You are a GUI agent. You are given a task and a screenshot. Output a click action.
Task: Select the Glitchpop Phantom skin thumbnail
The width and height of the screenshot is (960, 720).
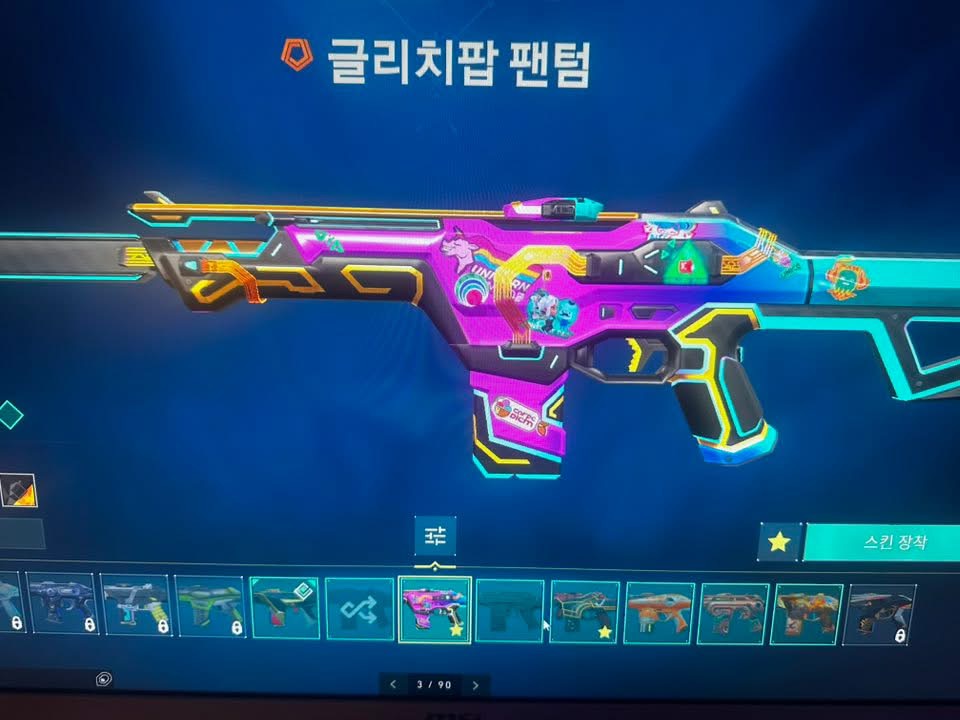[435, 610]
